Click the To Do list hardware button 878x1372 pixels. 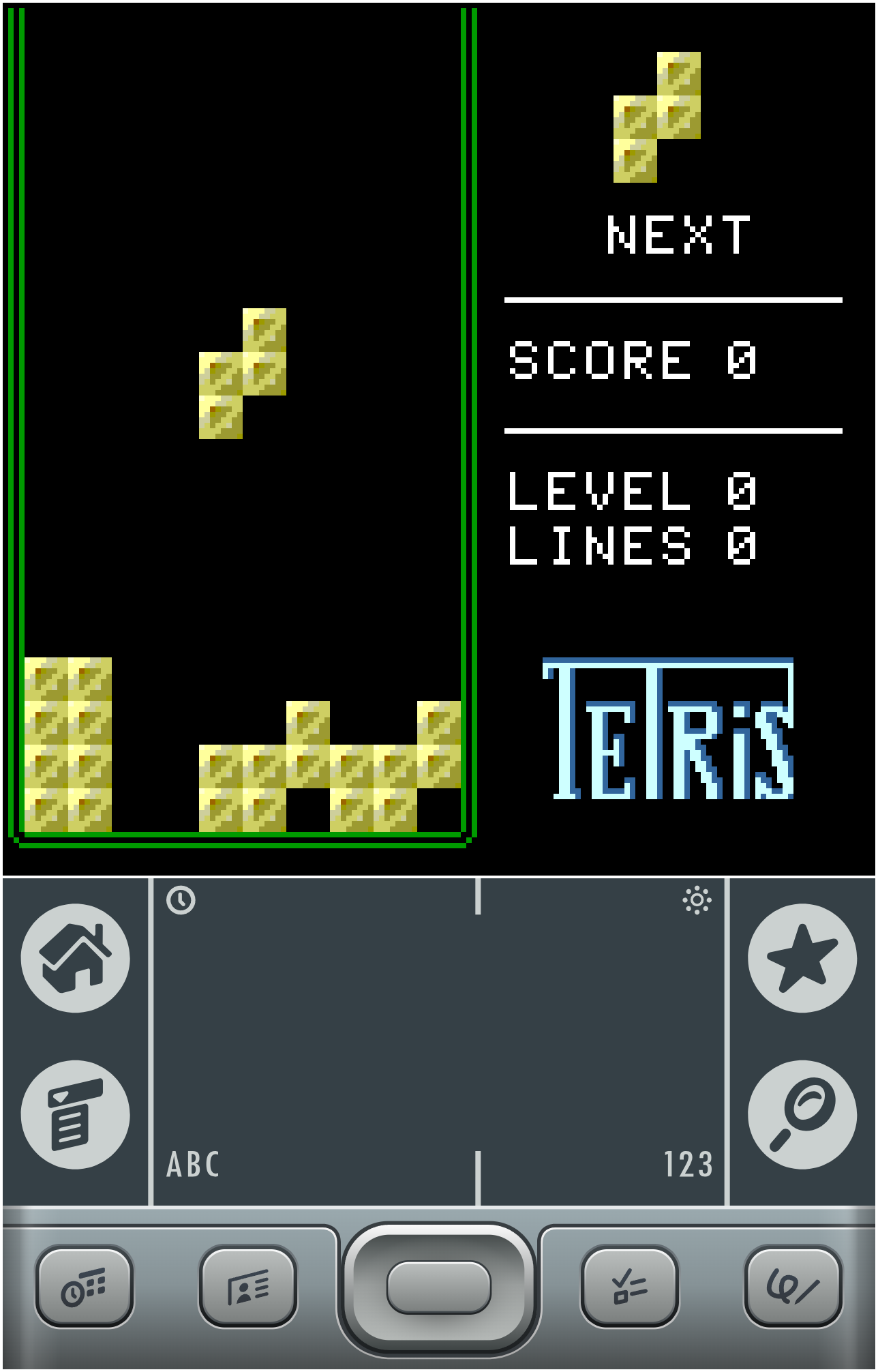pyautogui.click(x=630, y=1286)
